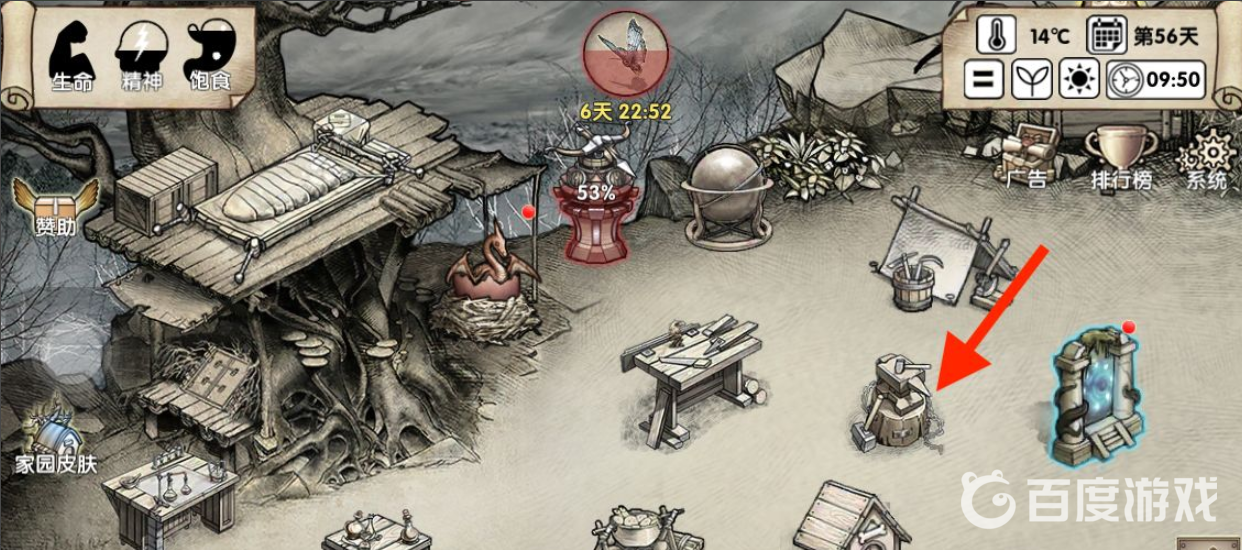Viewport: 1242px width, 550px height.
Task: Show the 排行榜 leaderboard trophy
Action: pos(1120,157)
